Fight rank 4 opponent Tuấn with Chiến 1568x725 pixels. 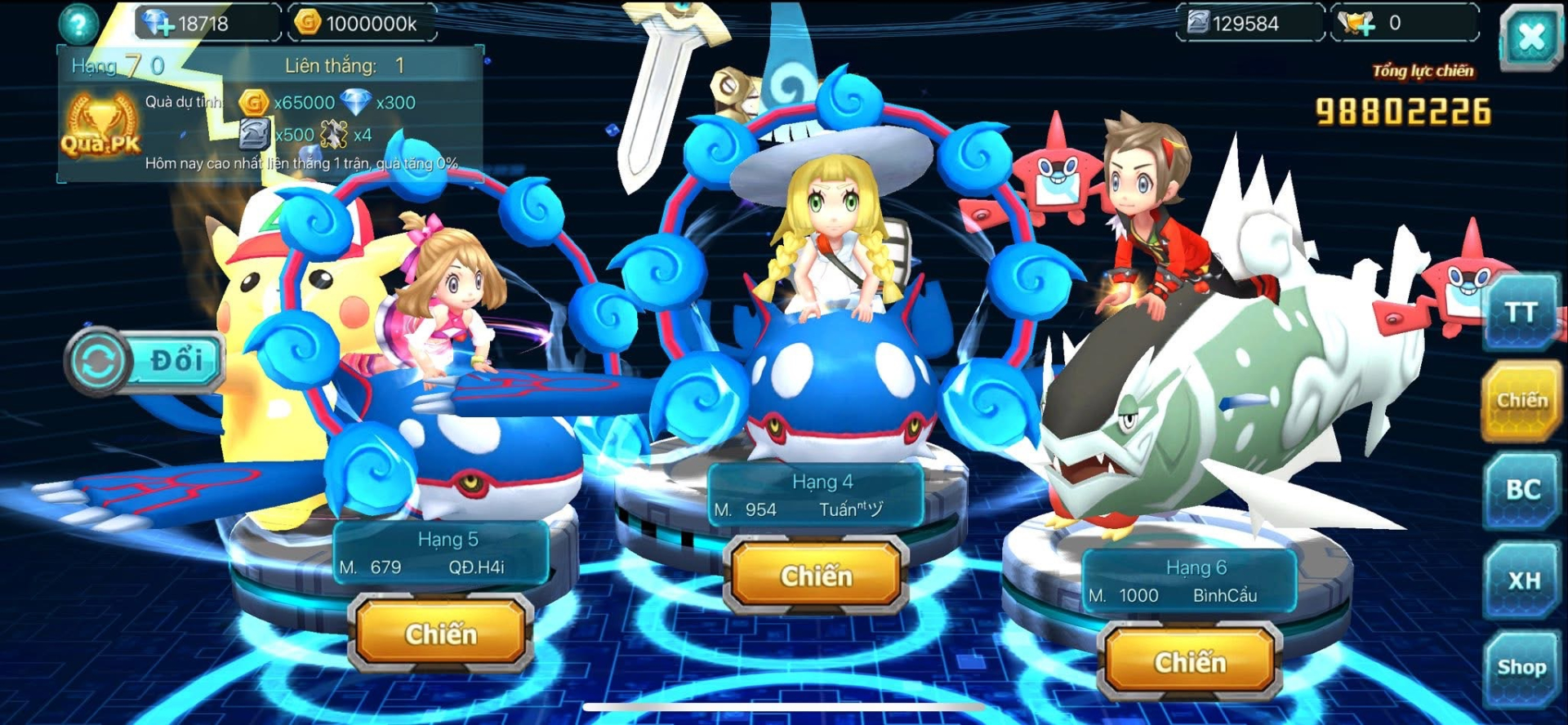[x=816, y=576]
